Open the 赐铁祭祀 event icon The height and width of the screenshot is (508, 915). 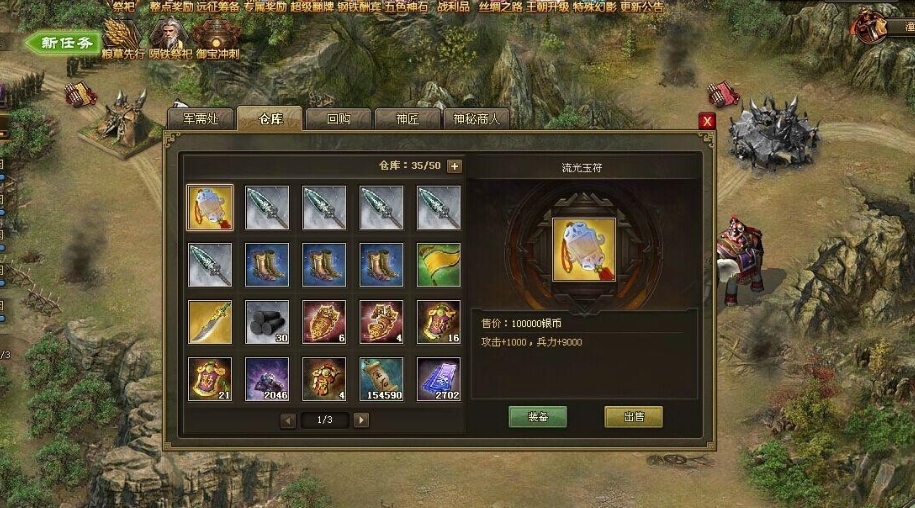[168, 40]
